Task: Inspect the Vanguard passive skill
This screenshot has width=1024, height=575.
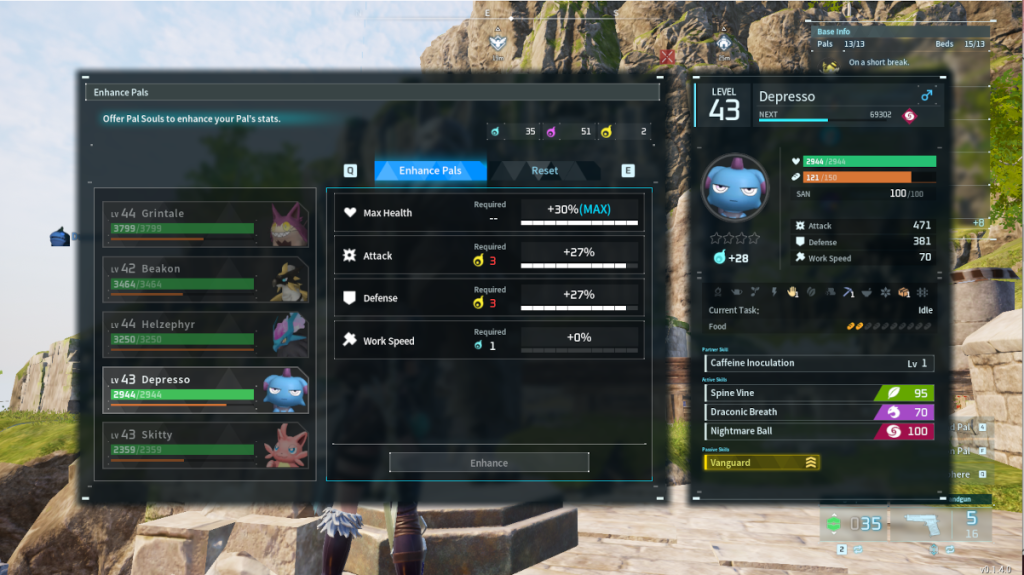Action: click(x=762, y=463)
